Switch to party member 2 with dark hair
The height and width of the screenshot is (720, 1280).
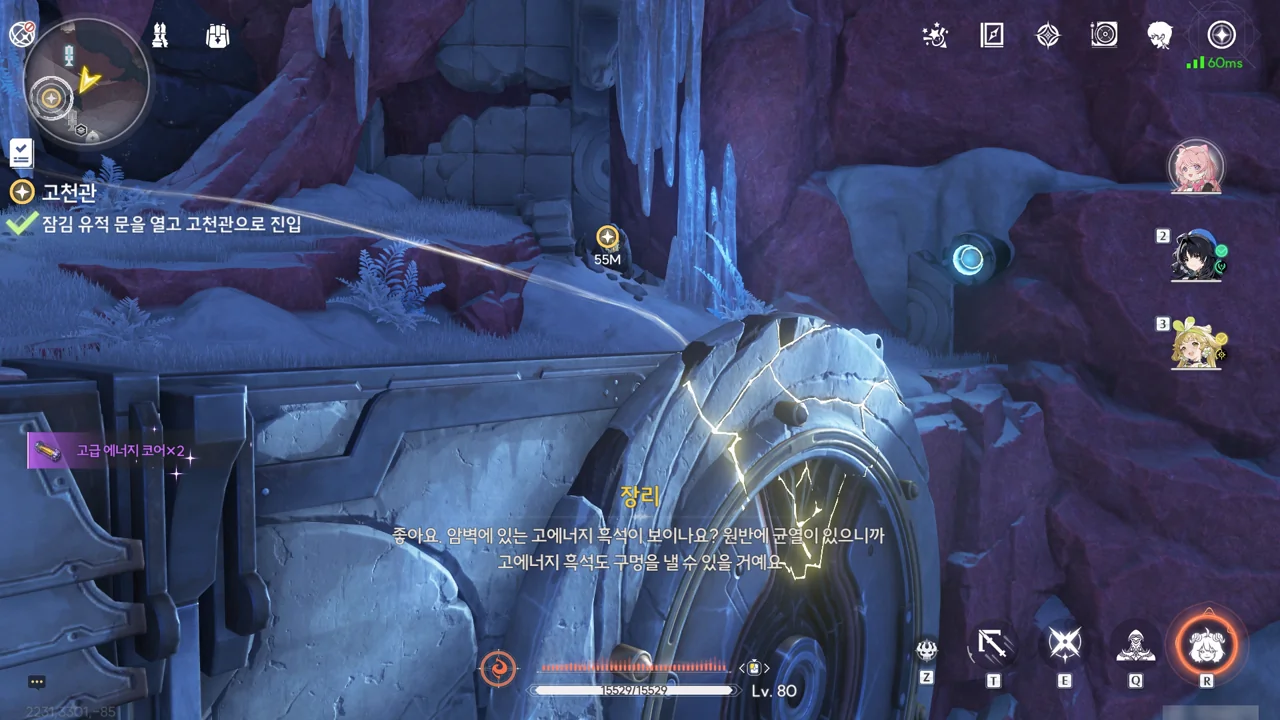click(x=1198, y=257)
